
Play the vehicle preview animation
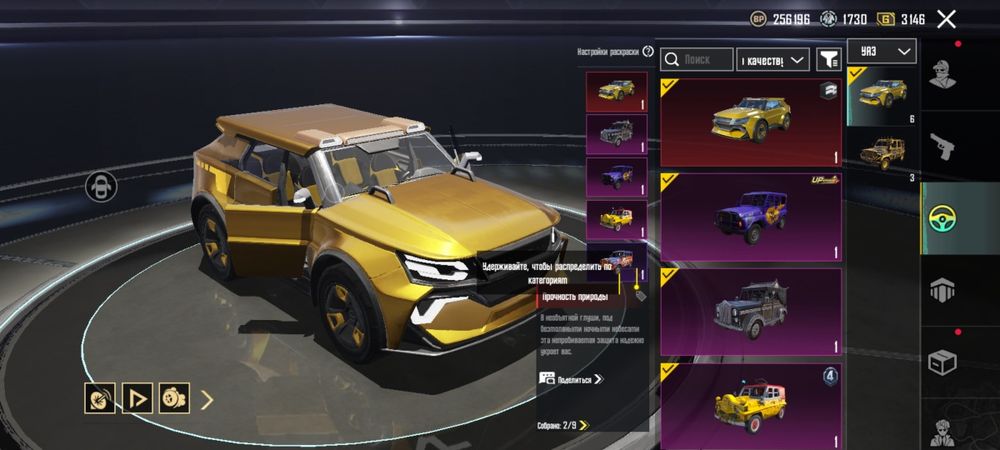[x=137, y=399]
